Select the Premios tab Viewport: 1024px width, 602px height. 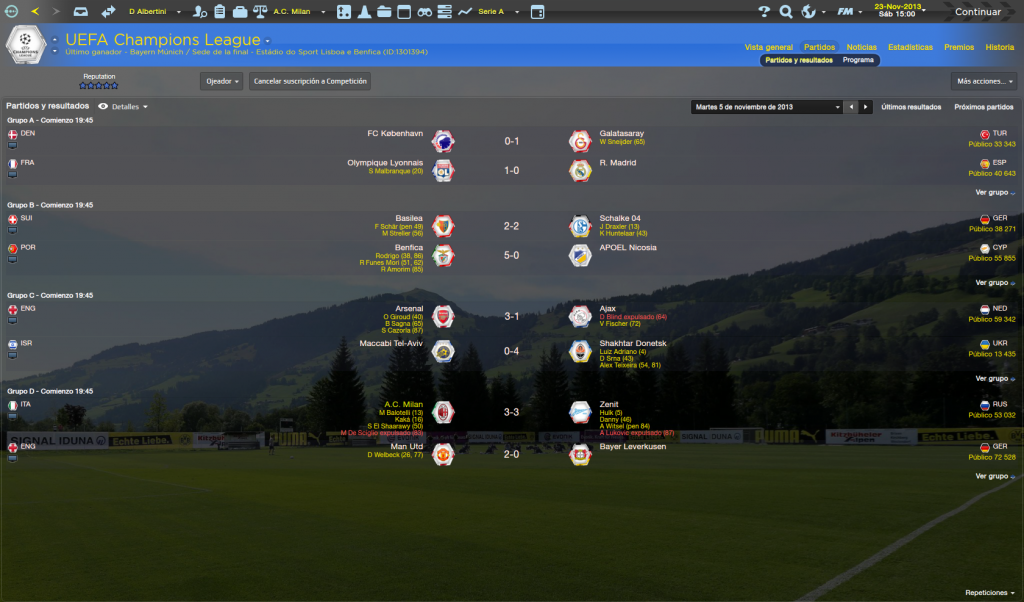pos(959,47)
